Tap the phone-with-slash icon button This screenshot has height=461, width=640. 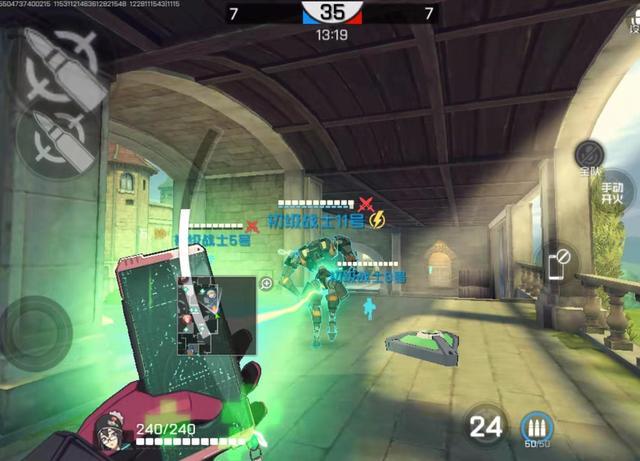(x=560, y=263)
